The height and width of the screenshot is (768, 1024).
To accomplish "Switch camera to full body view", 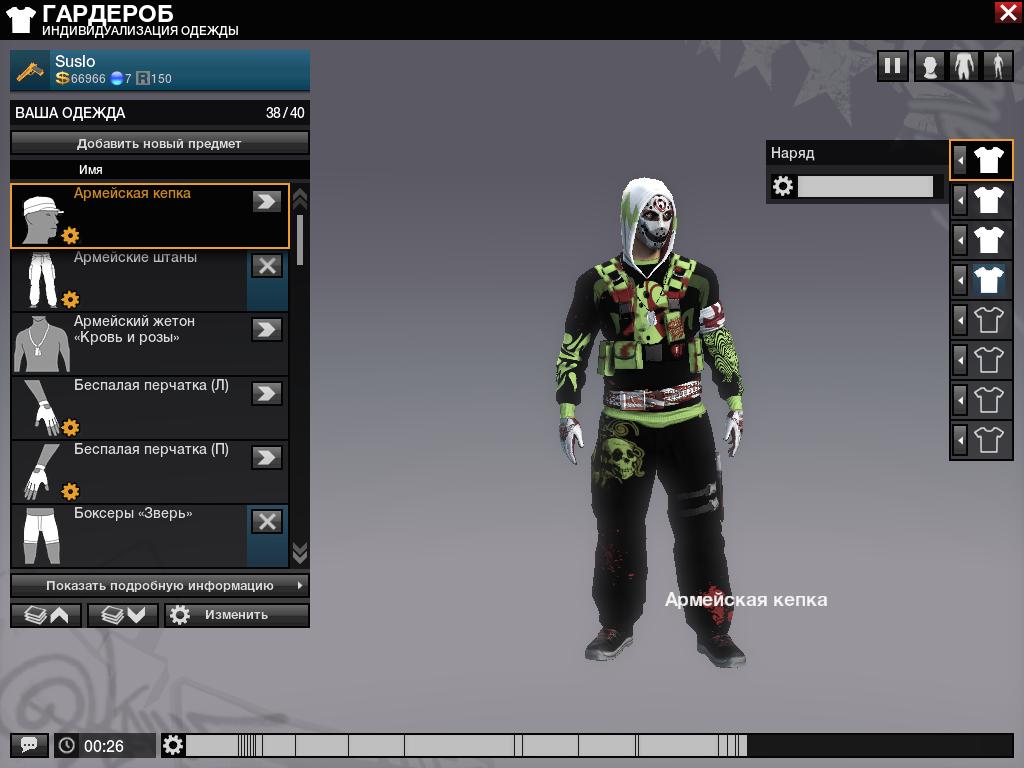I will point(997,67).
